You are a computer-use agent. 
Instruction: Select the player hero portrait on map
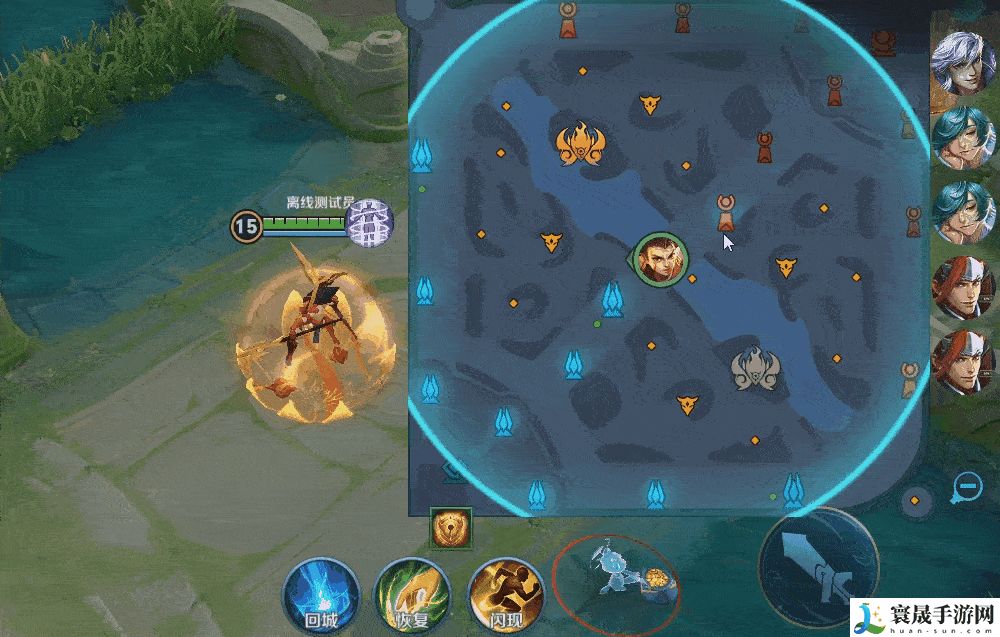[x=656, y=259]
